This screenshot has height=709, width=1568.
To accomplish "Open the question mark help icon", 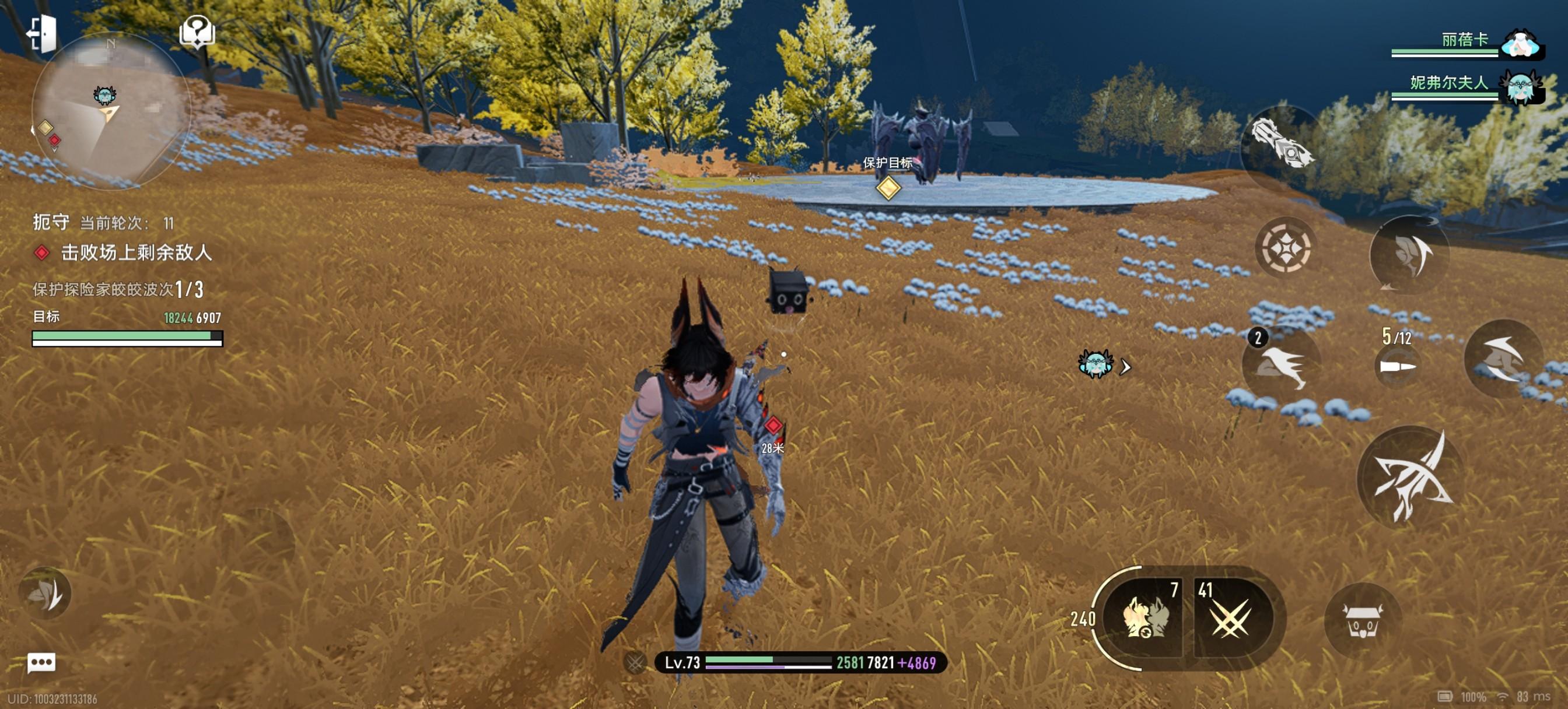I will pos(197,31).
